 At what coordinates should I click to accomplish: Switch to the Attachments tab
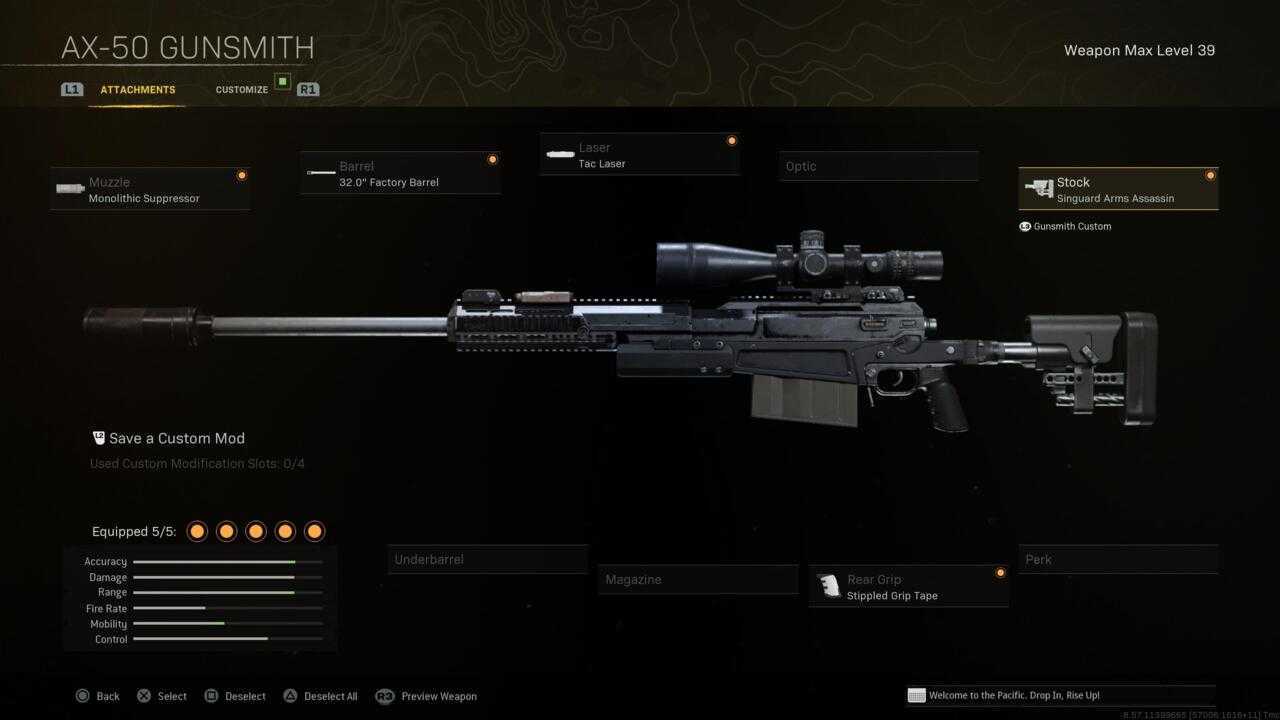click(137, 90)
